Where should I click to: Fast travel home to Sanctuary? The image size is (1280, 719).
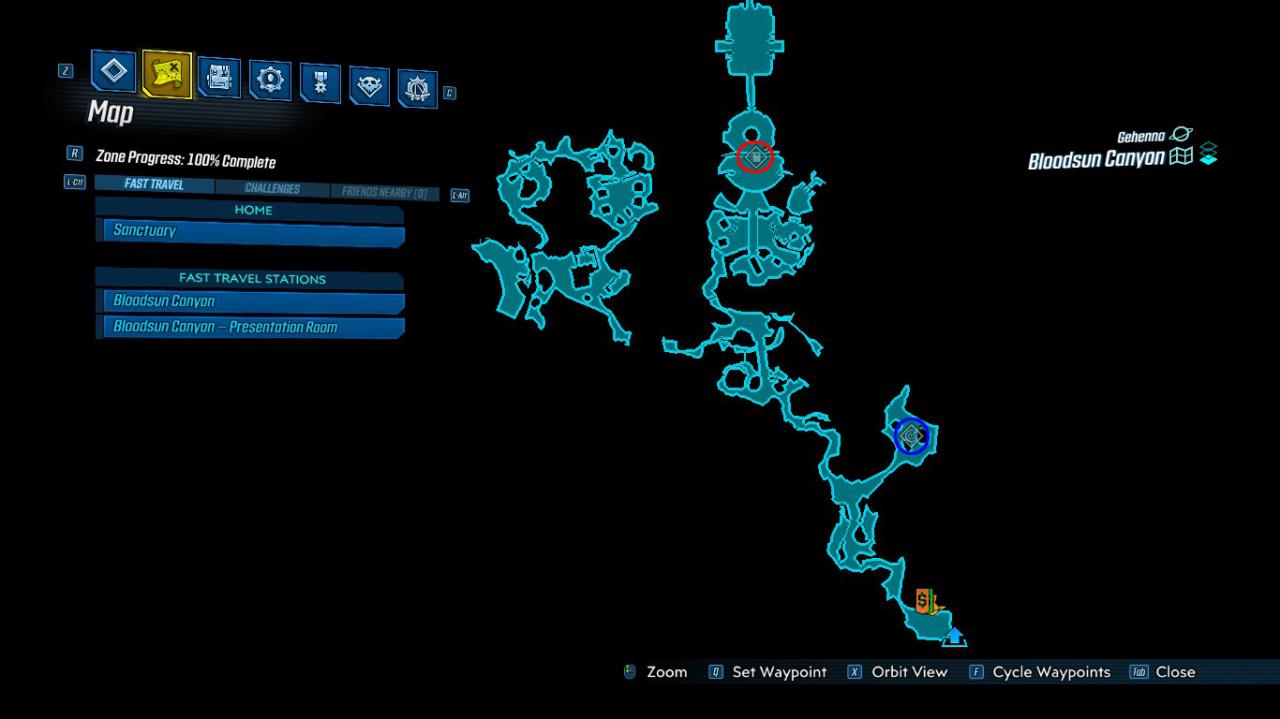click(x=254, y=232)
